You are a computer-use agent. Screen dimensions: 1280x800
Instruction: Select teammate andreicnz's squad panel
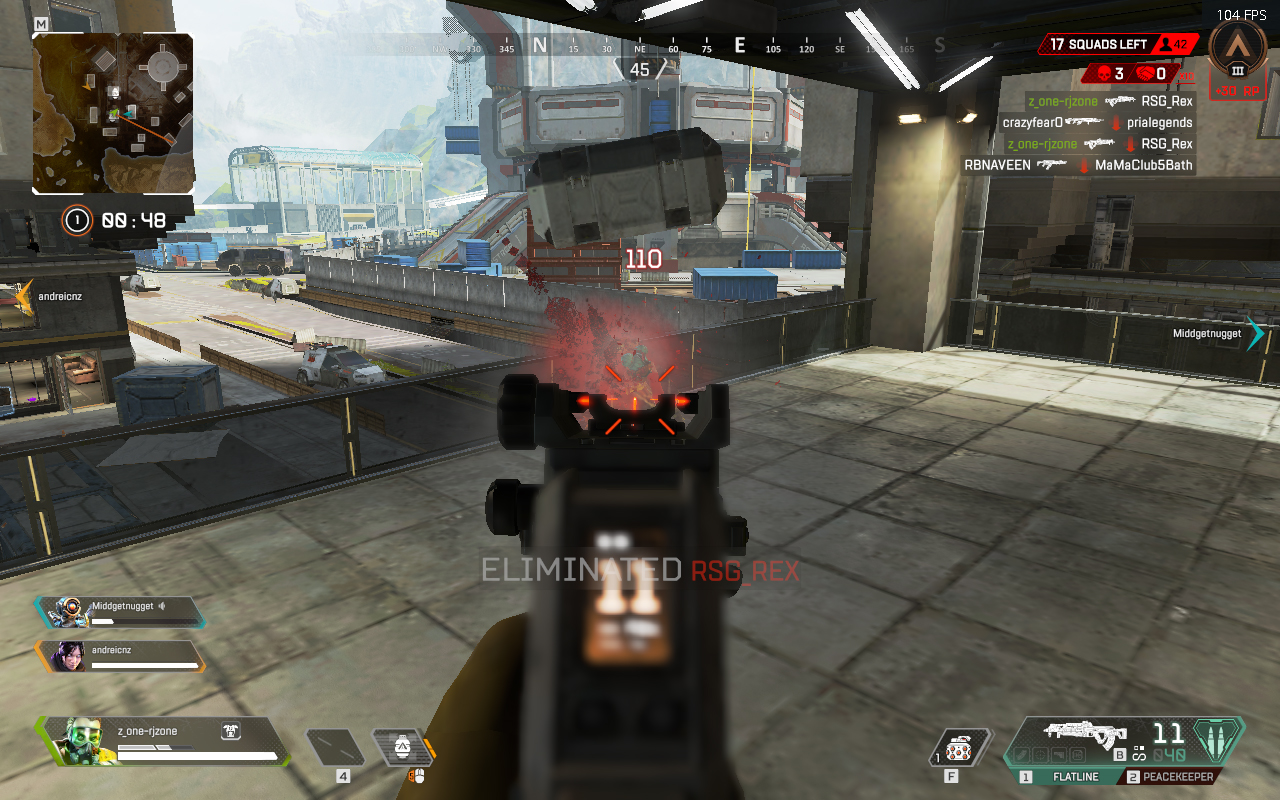pyautogui.click(x=120, y=656)
